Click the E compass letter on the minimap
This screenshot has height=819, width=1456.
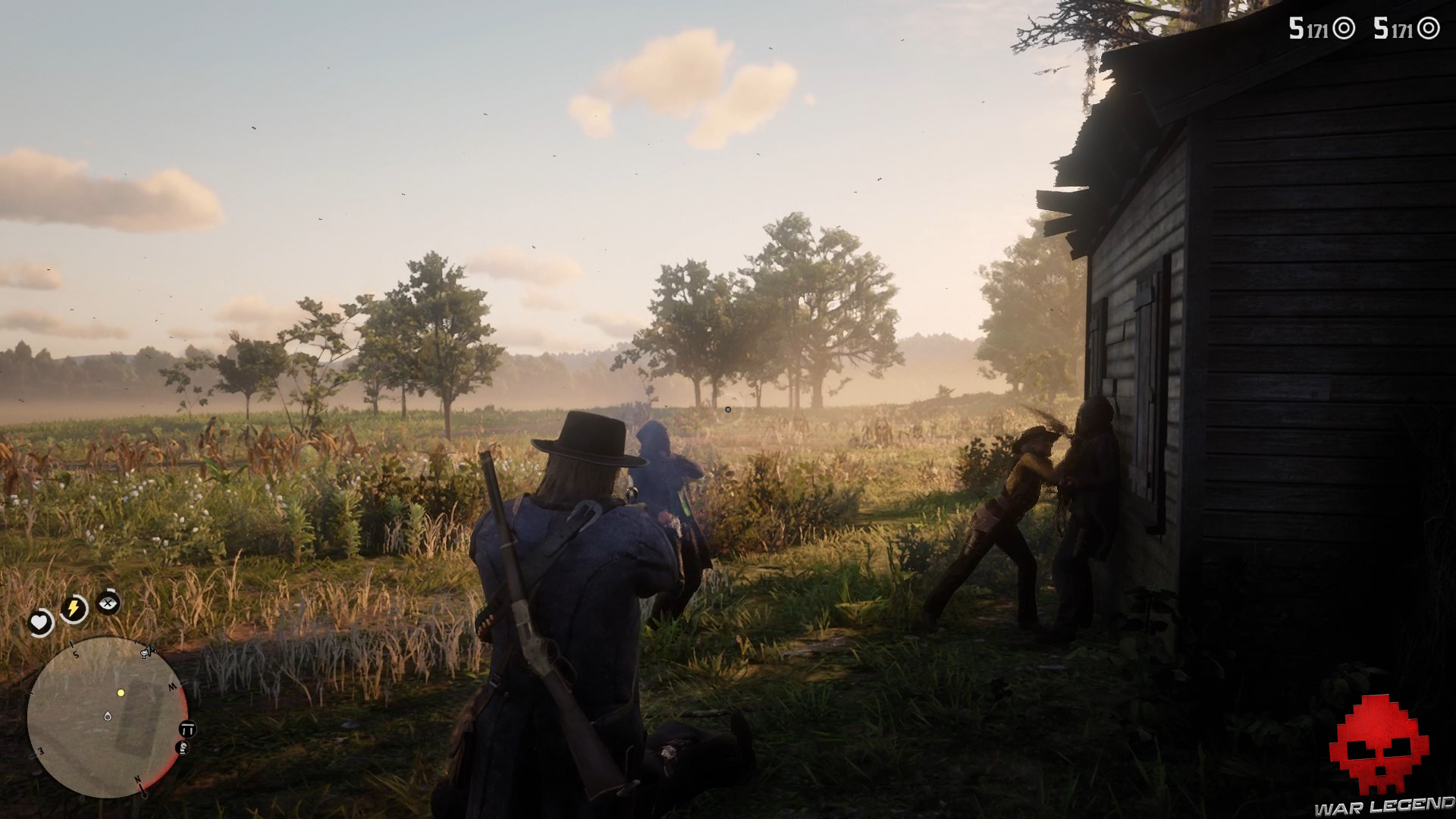(40, 751)
